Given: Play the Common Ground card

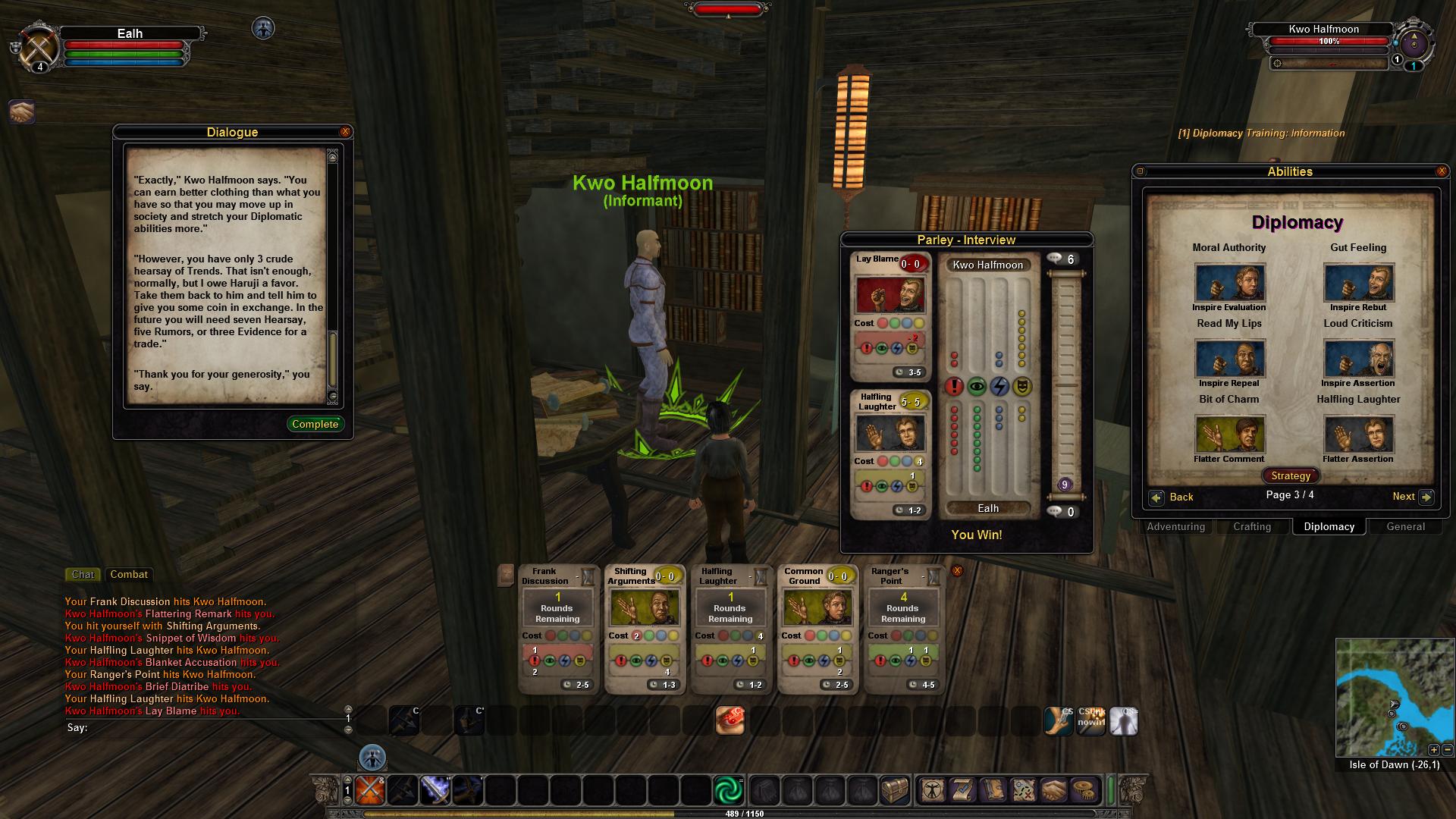Looking at the screenshot, I should coord(816,629).
